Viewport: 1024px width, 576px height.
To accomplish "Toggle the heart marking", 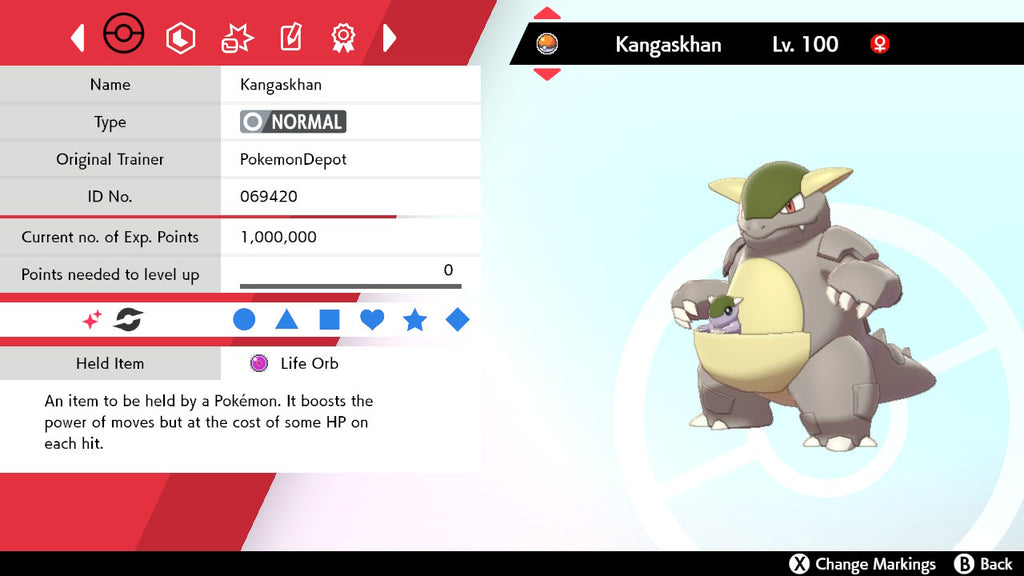I will click(x=372, y=320).
